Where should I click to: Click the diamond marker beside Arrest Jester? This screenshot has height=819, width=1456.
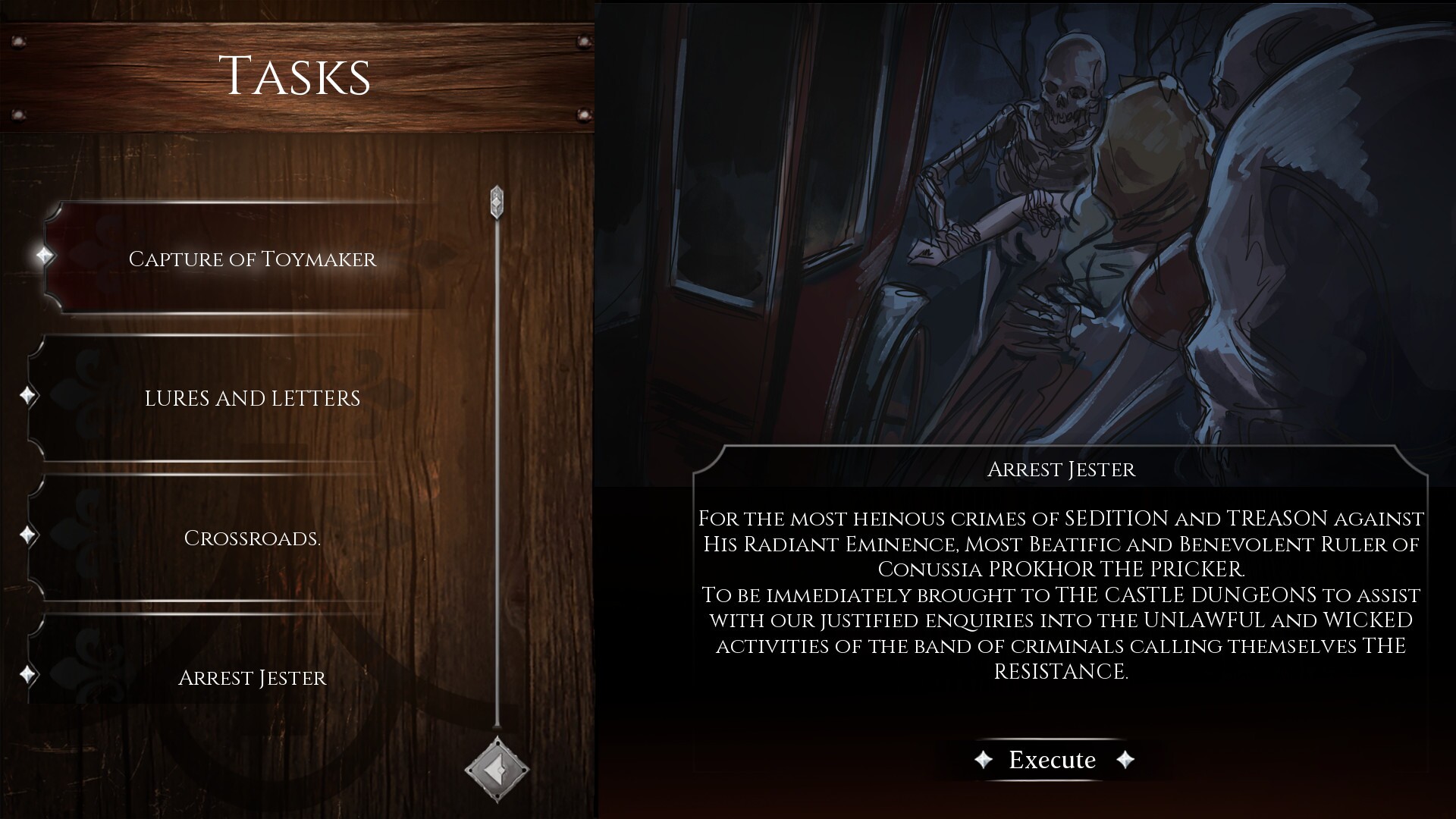click(28, 674)
